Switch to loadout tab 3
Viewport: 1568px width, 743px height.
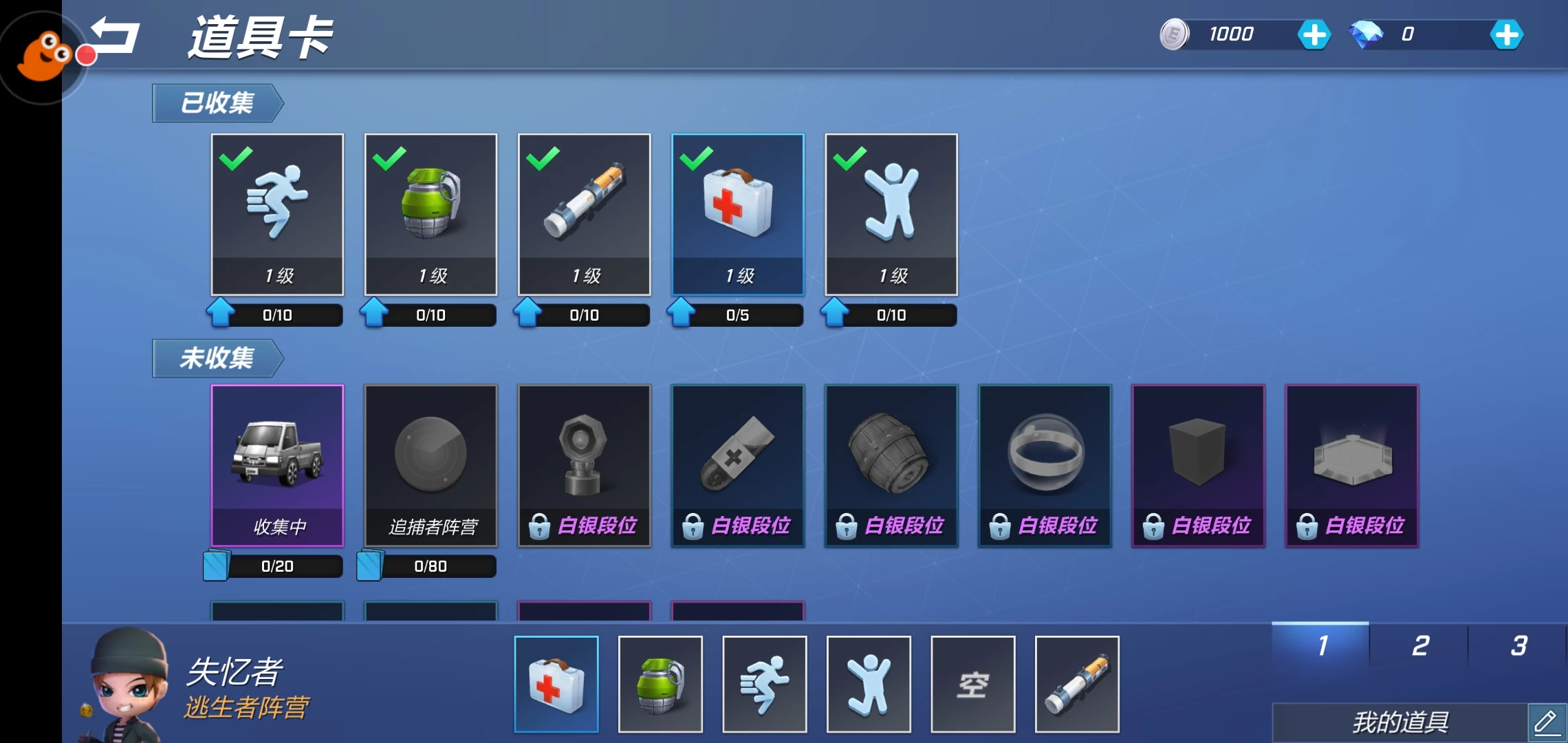pyautogui.click(x=1518, y=645)
